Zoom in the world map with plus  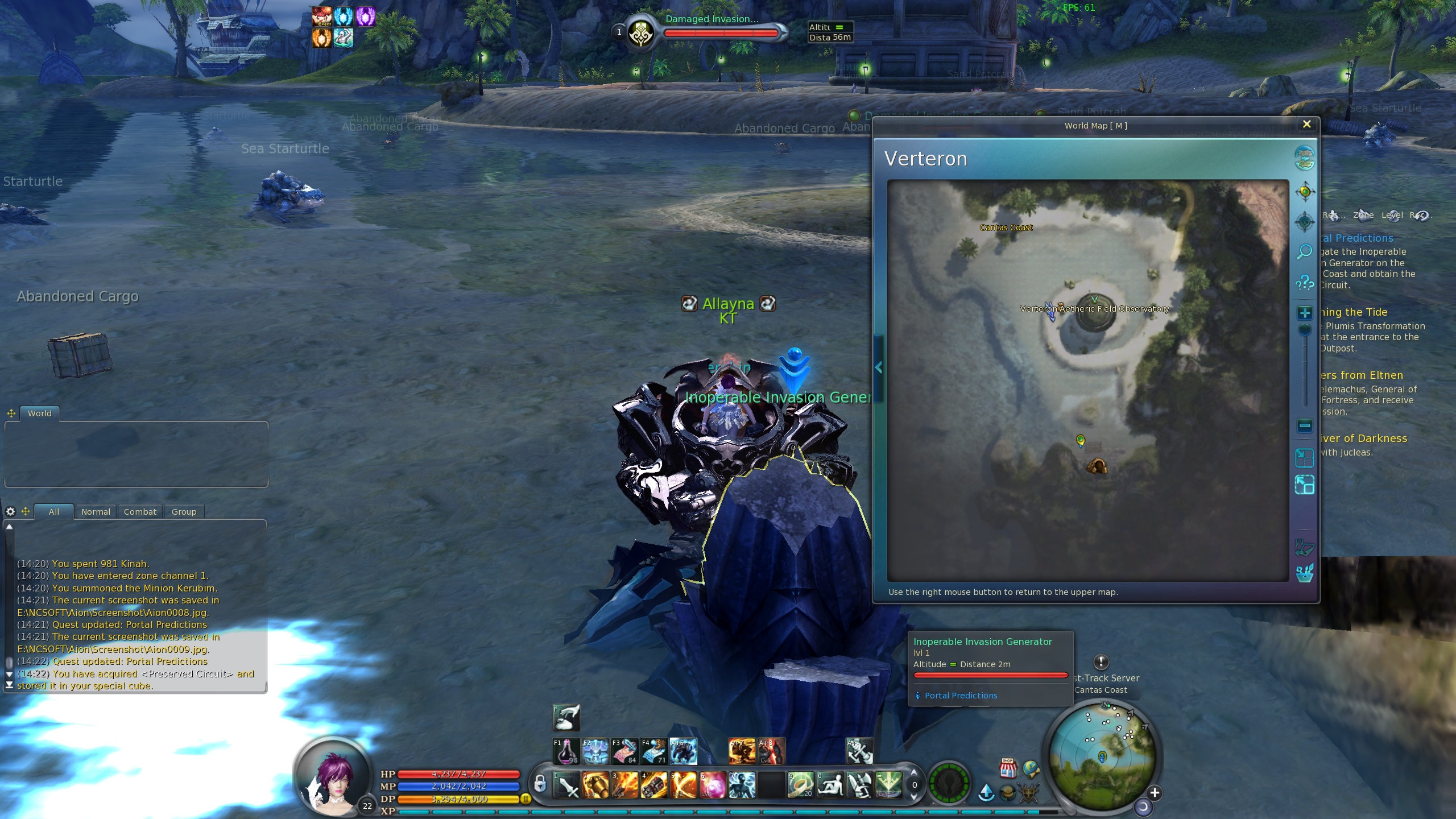pos(1305,313)
